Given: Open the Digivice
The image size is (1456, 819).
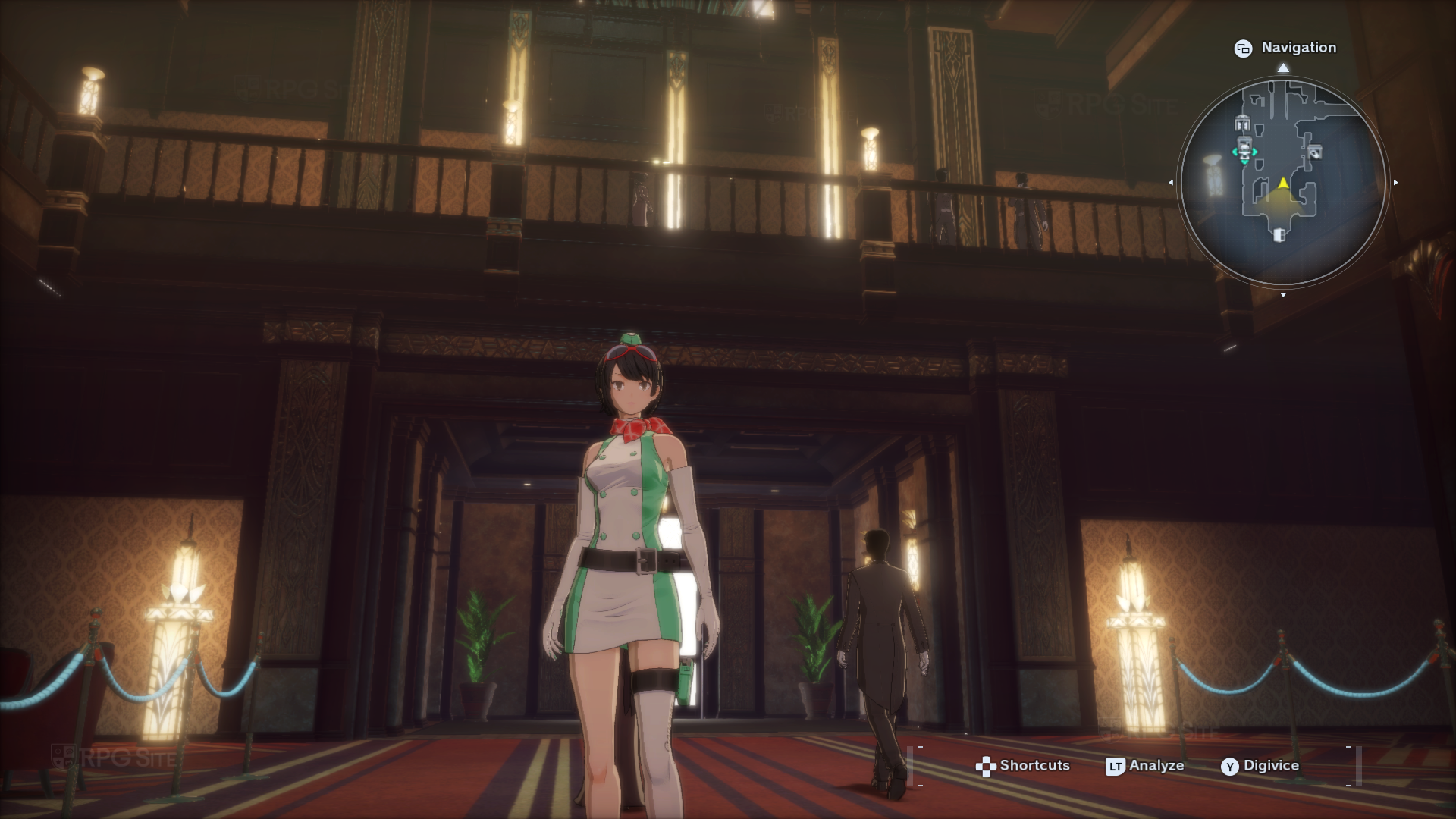Looking at the screenshot, I should 1260,766.
